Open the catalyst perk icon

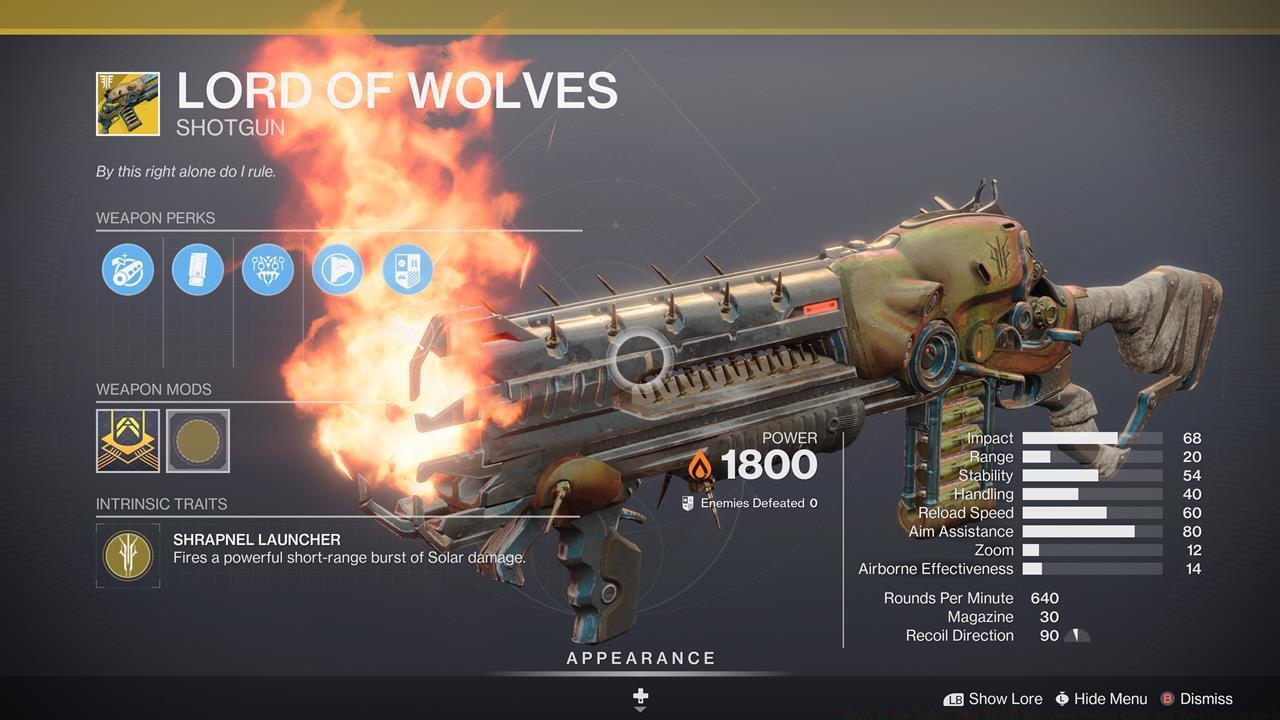pos(407,269)
